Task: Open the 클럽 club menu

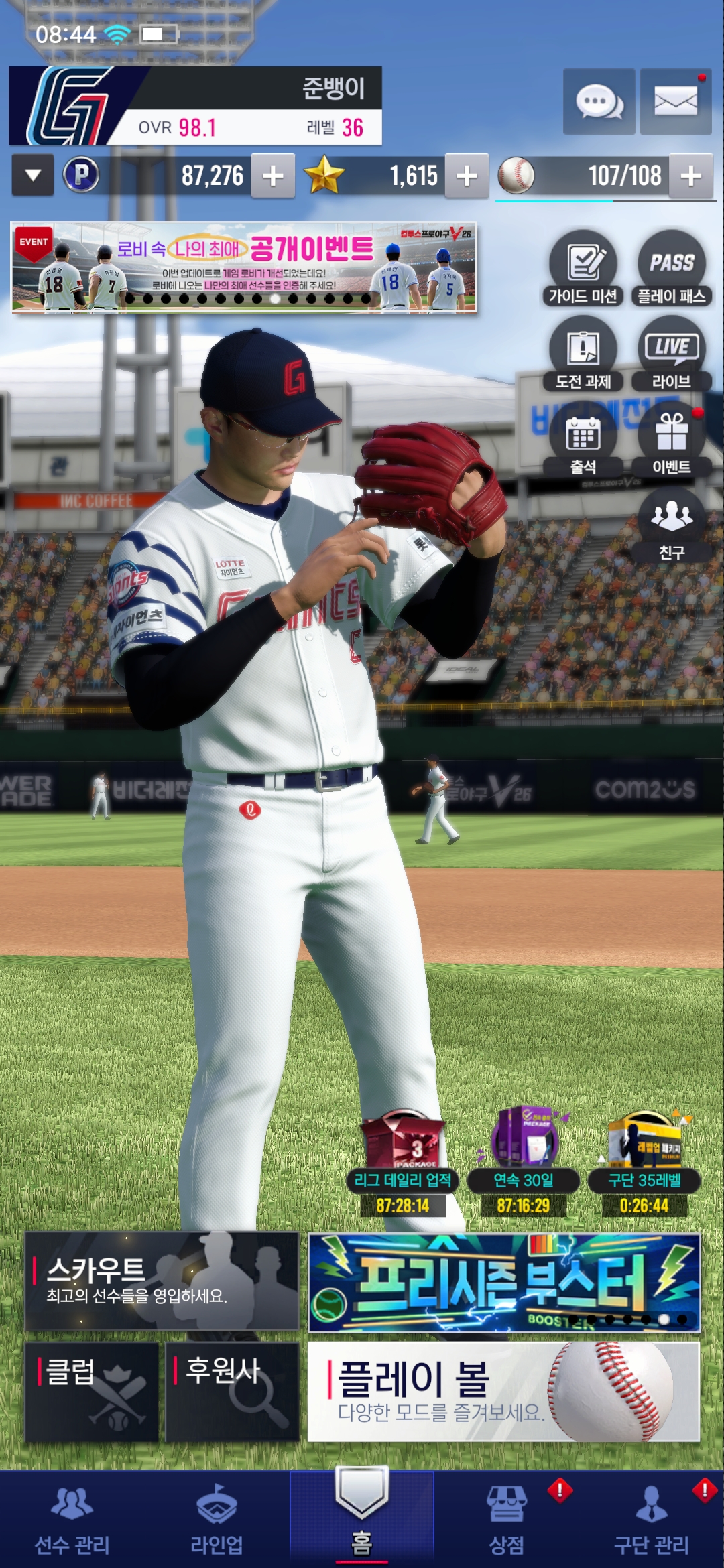Action: pos(92,1392)
